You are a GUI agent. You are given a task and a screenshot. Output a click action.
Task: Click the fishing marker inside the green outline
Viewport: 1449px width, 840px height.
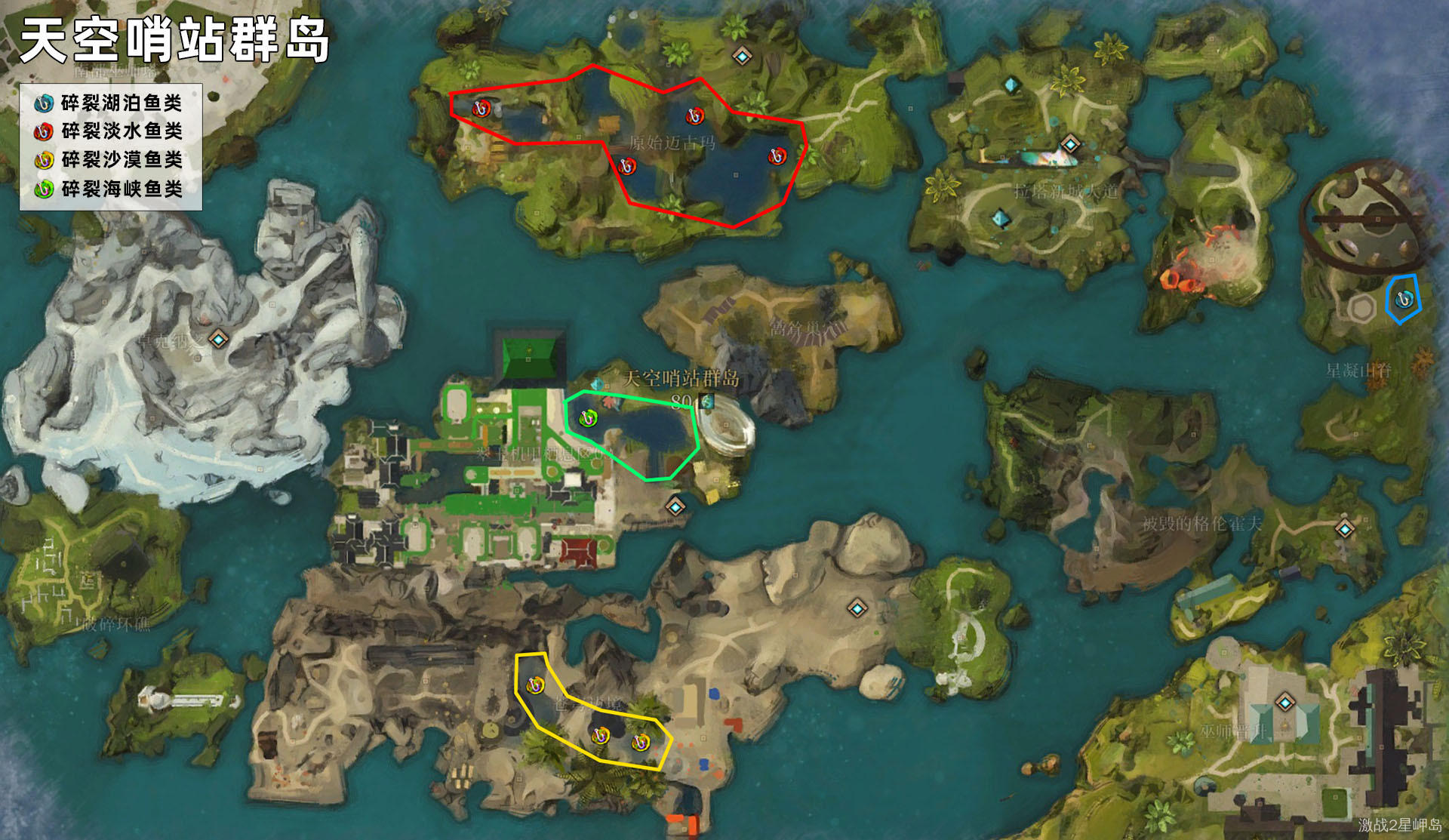tap(588, 417)
